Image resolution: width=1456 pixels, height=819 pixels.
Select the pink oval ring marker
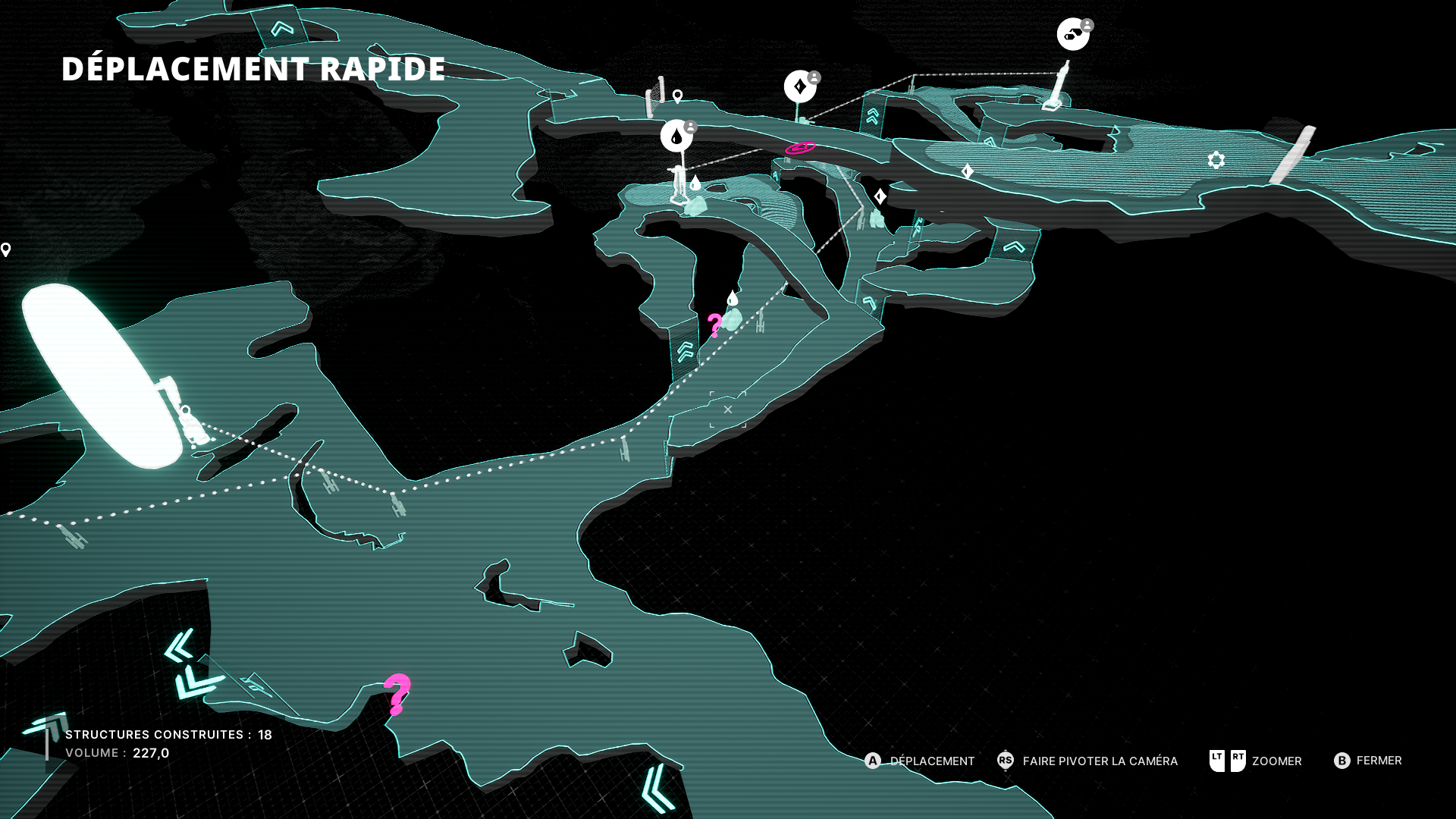(x=800, y=148)
